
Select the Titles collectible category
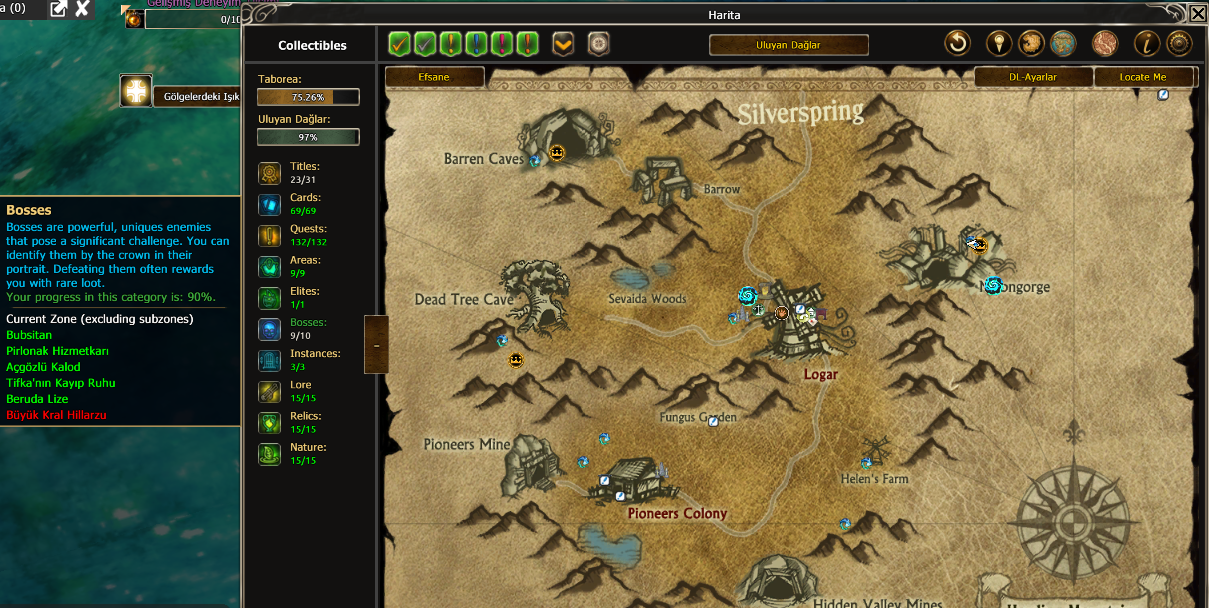269,174
